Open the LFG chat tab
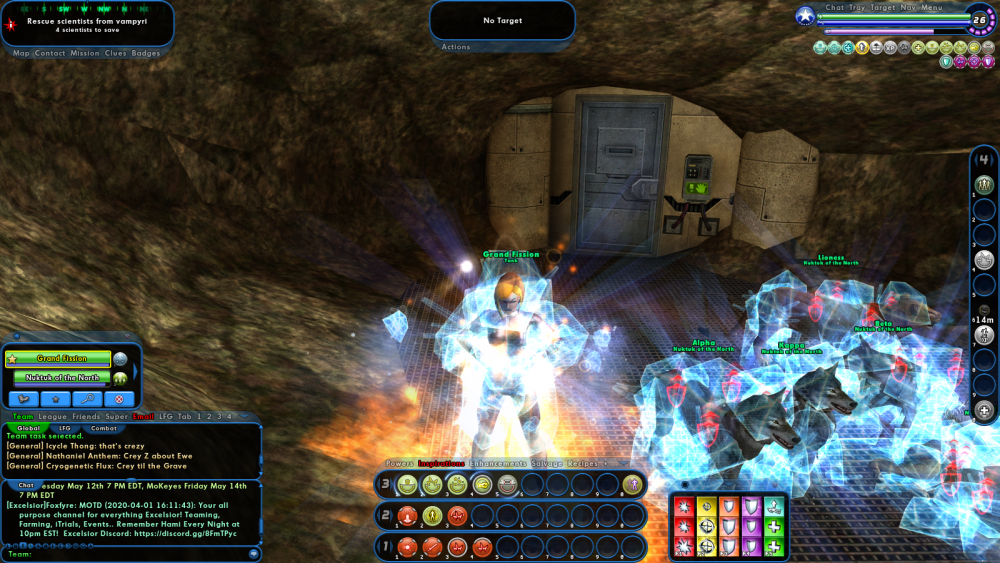1000x563 pixels. point(64,428)
